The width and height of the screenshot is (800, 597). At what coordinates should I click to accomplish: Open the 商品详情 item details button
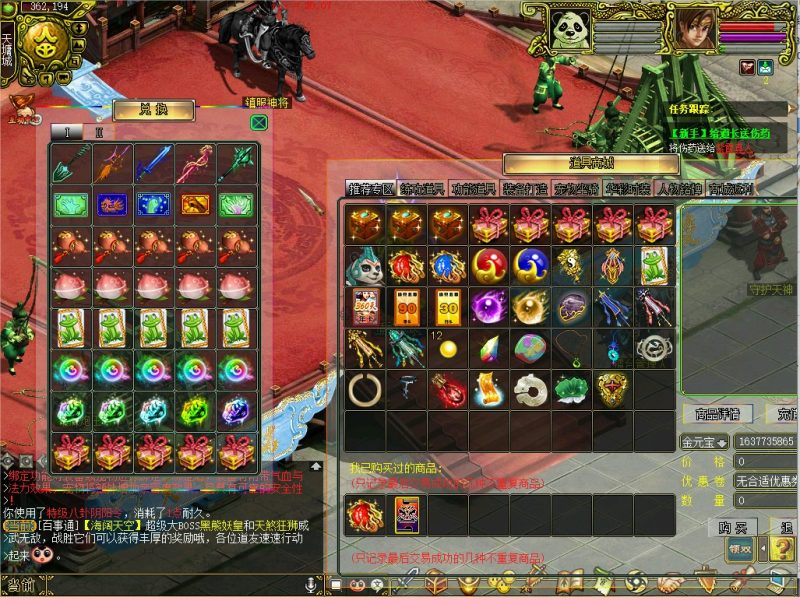717,413
